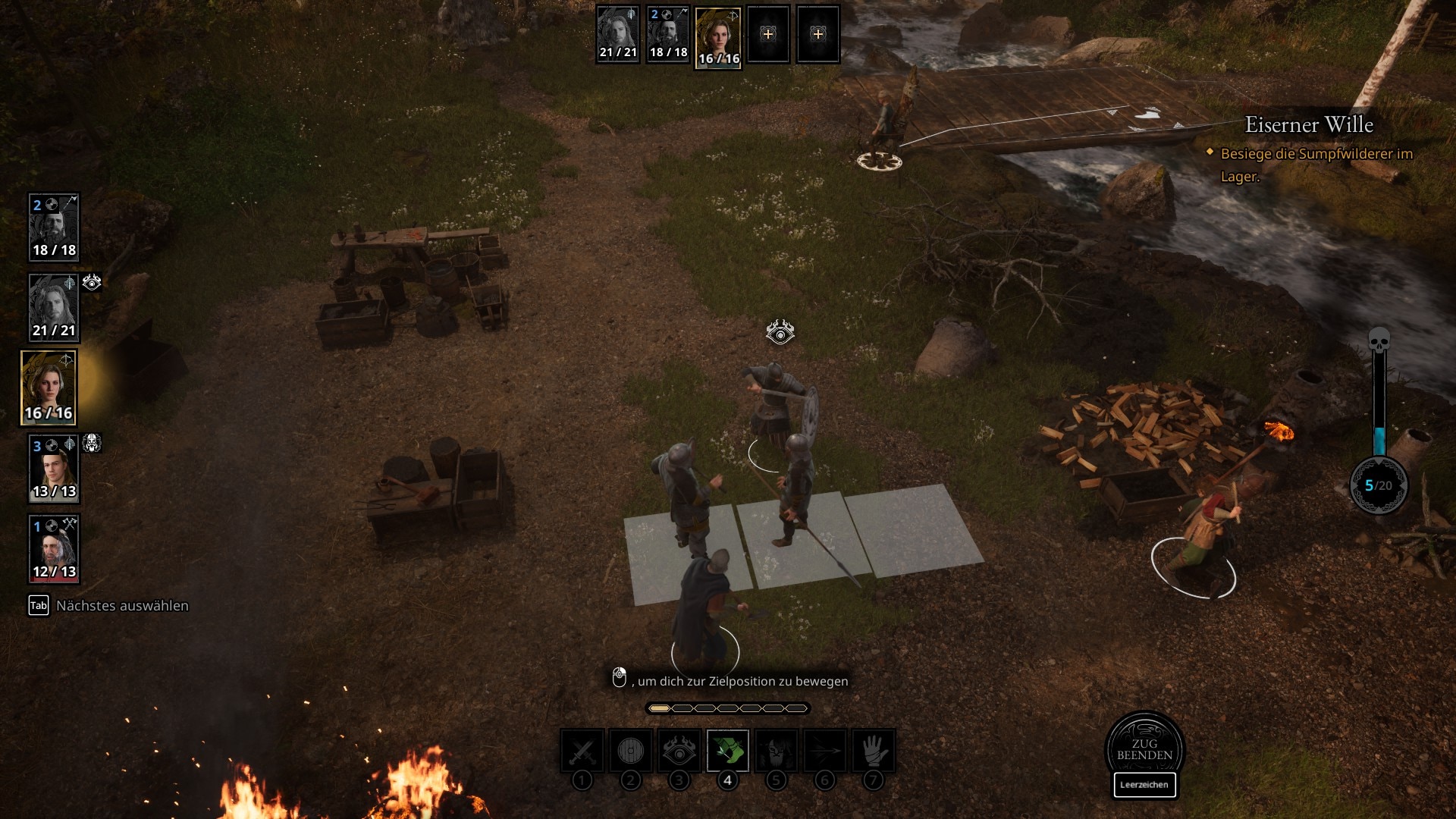Viewport: 1456px width, 819px height.
Task: Click the gold-framed woman portrait in top bar
Action: point(718,38)
